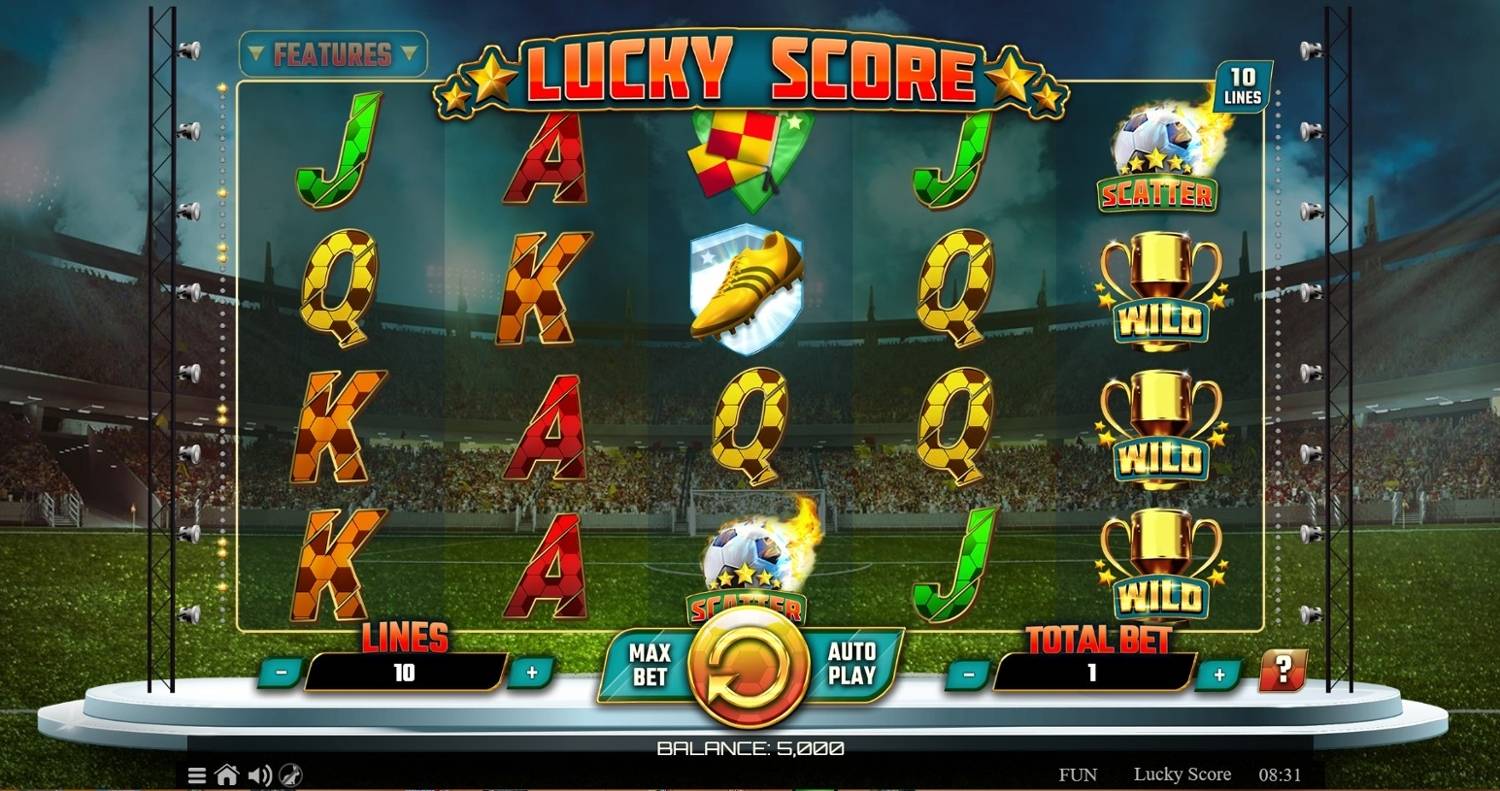Image resolution: width=1500 pixels, height=791 pixels.
Task: Mute the game sound via speaker icon
Action: coord(260,774)
